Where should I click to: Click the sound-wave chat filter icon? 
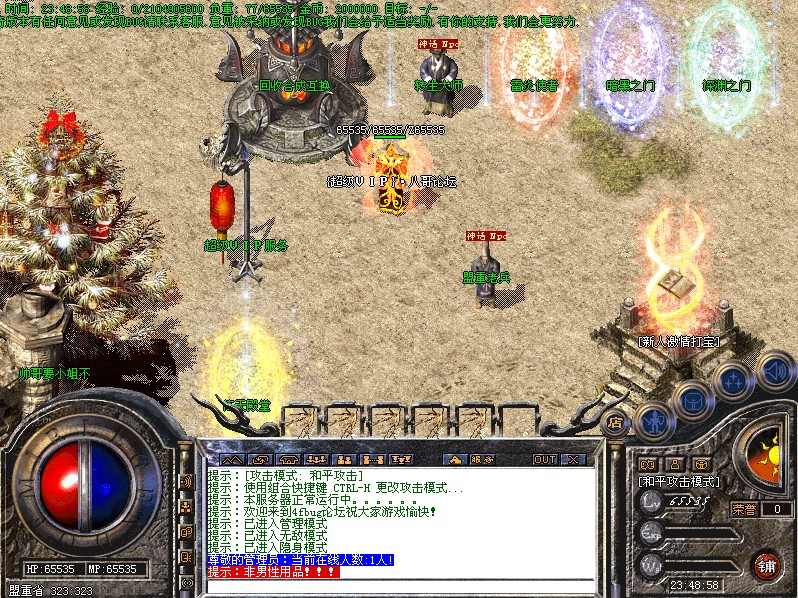coord(186,482)
